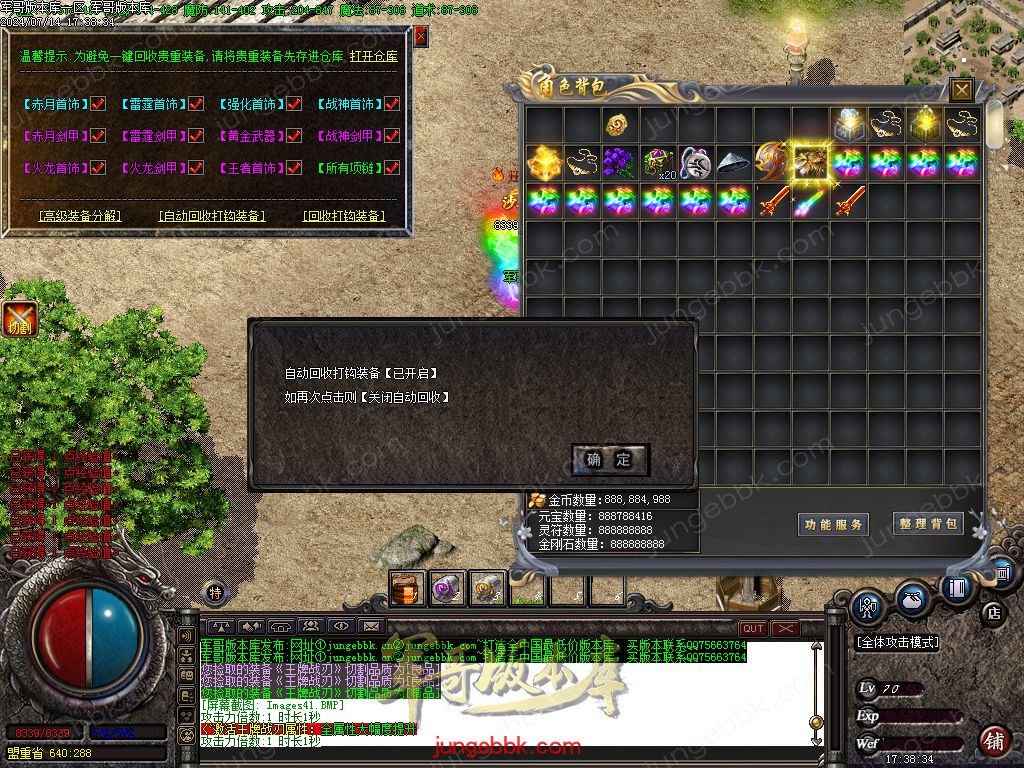Recycle checked gear with 回收打钩装备

[343, 215]
